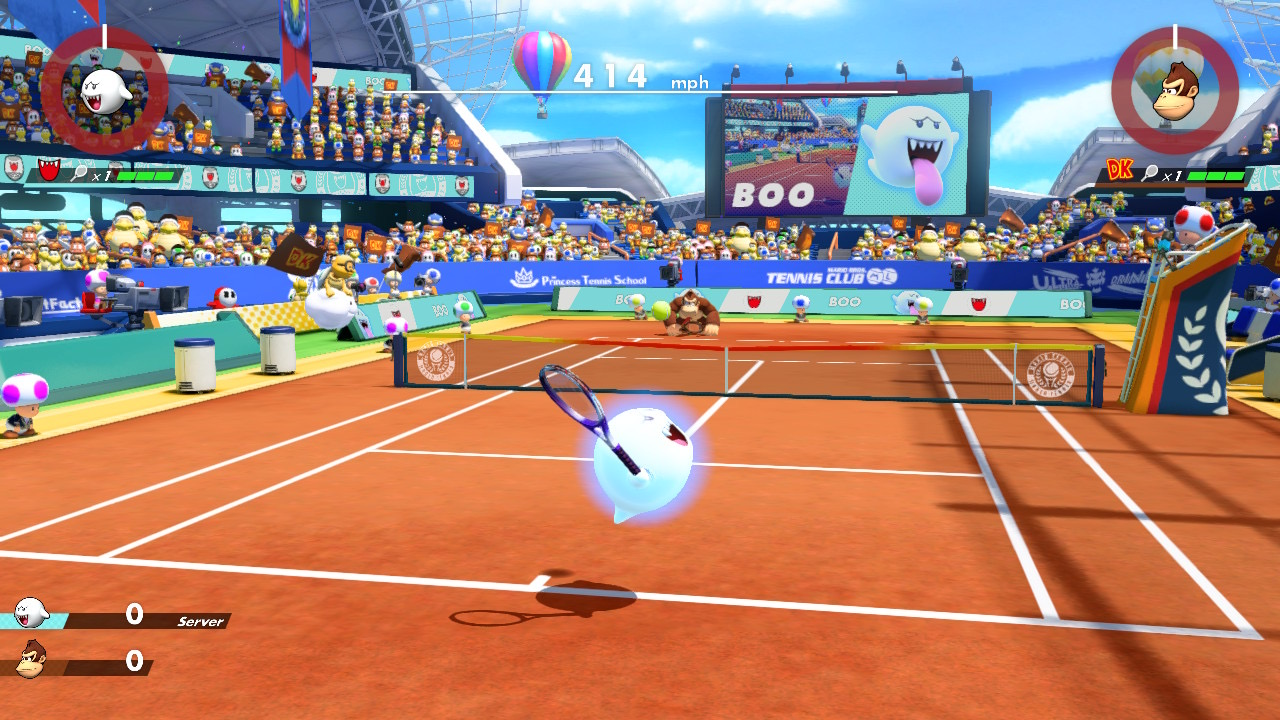Click the Boo icon on the scoreboard
Screen dimensions: 1280x720
coord(31,612)
